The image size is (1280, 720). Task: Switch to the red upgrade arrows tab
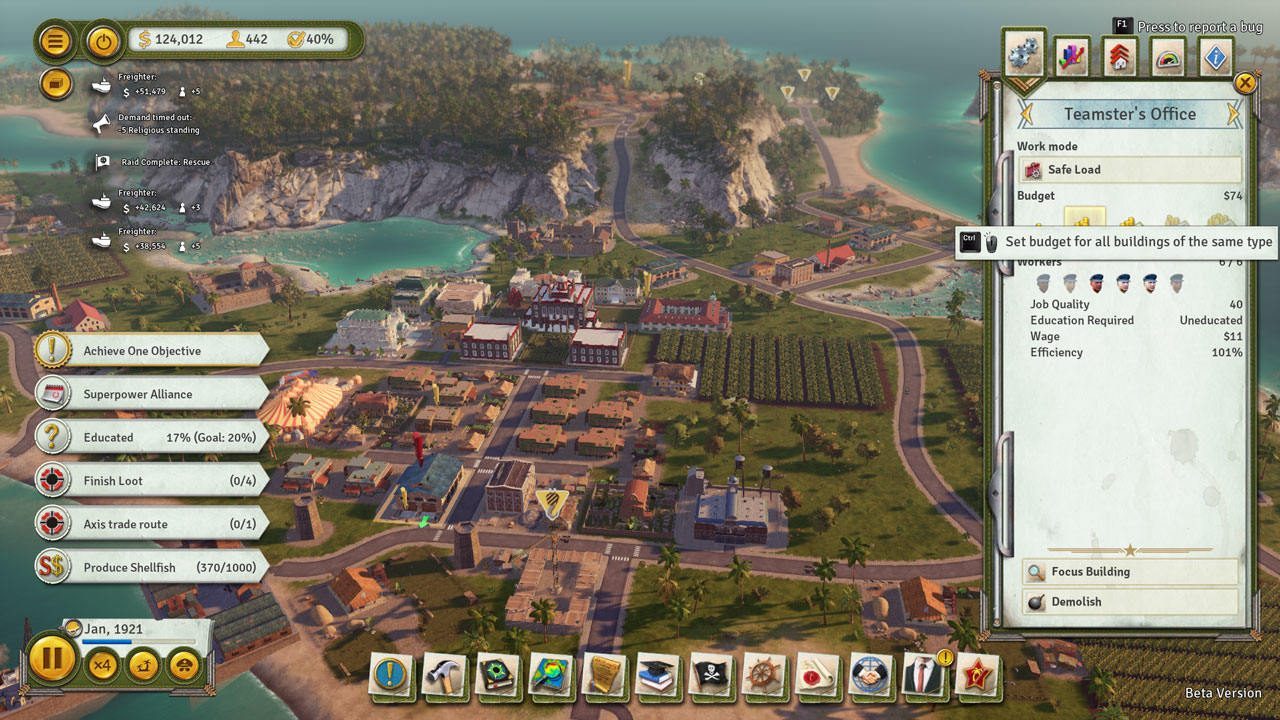(1120, 57)
